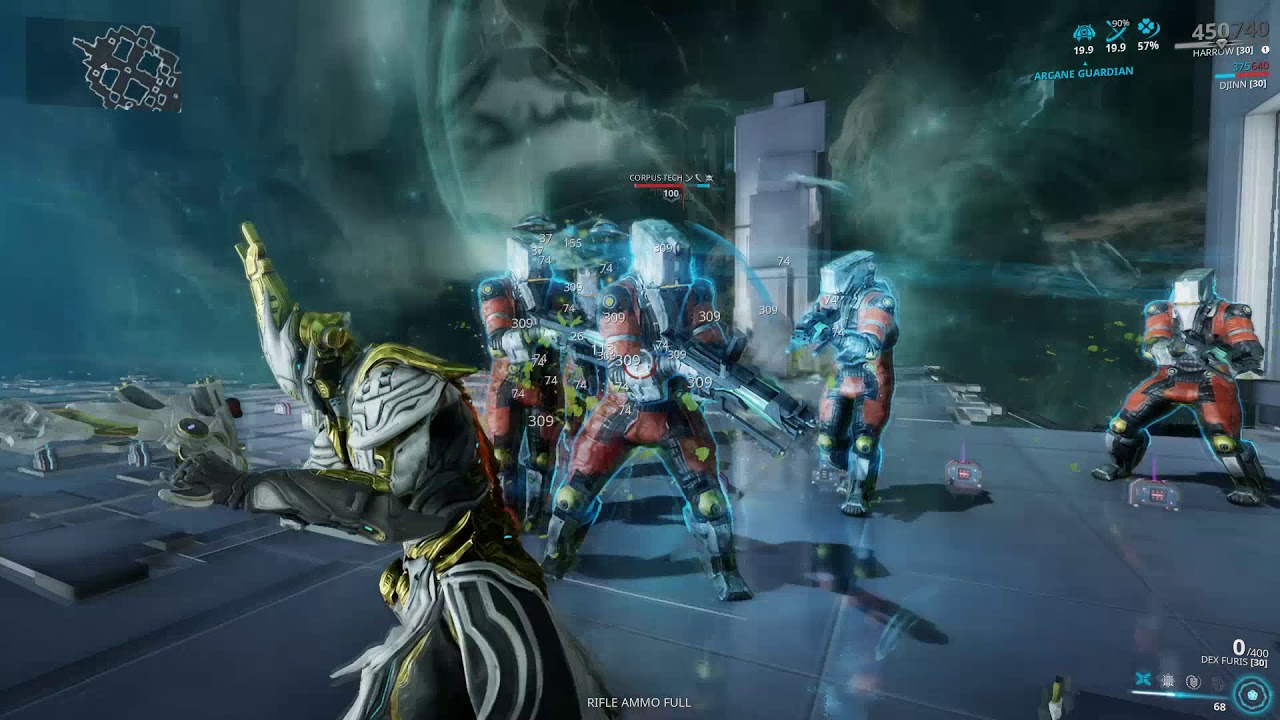Click the four-leaf clover 57% buff icon
1280x720 pixels.
tap(1148, 30)
